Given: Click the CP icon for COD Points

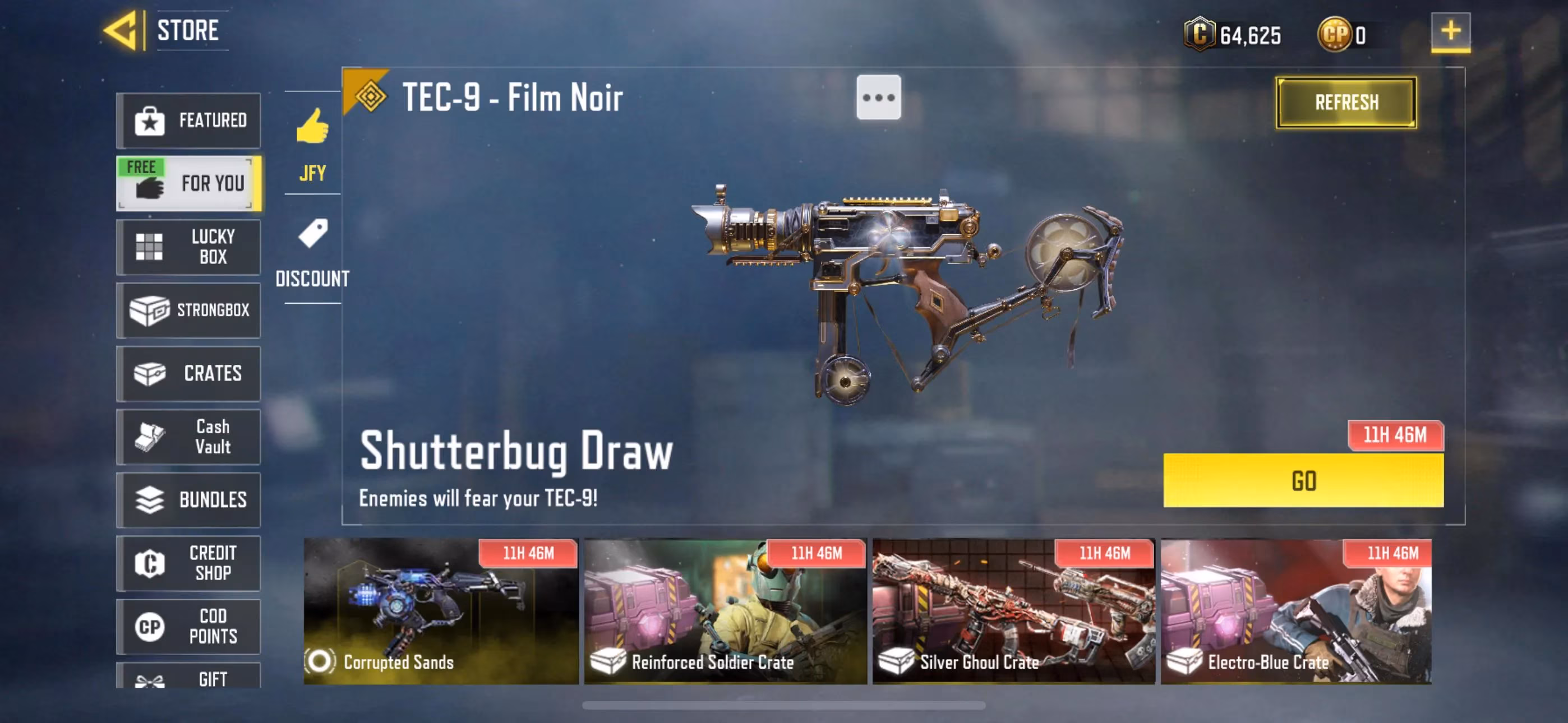Looking at the screenshot, I should click(x=151, y=627).
